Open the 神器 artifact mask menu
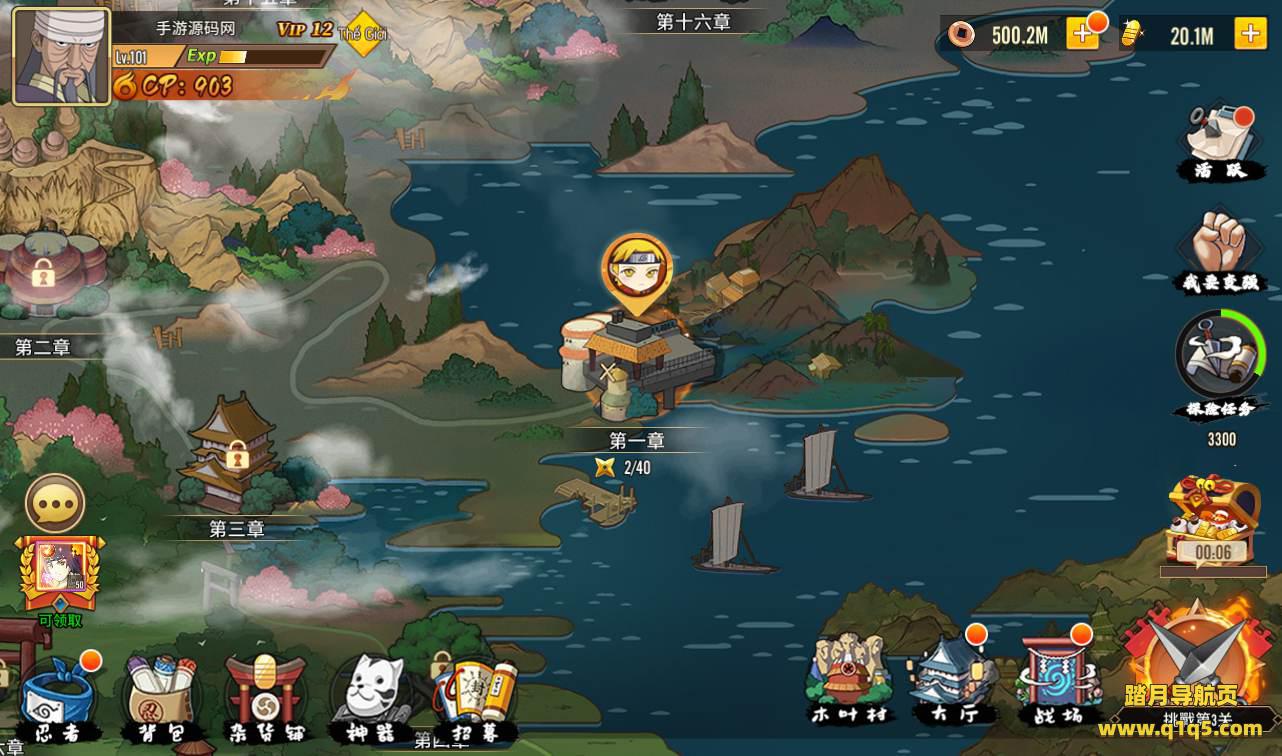 372,695
